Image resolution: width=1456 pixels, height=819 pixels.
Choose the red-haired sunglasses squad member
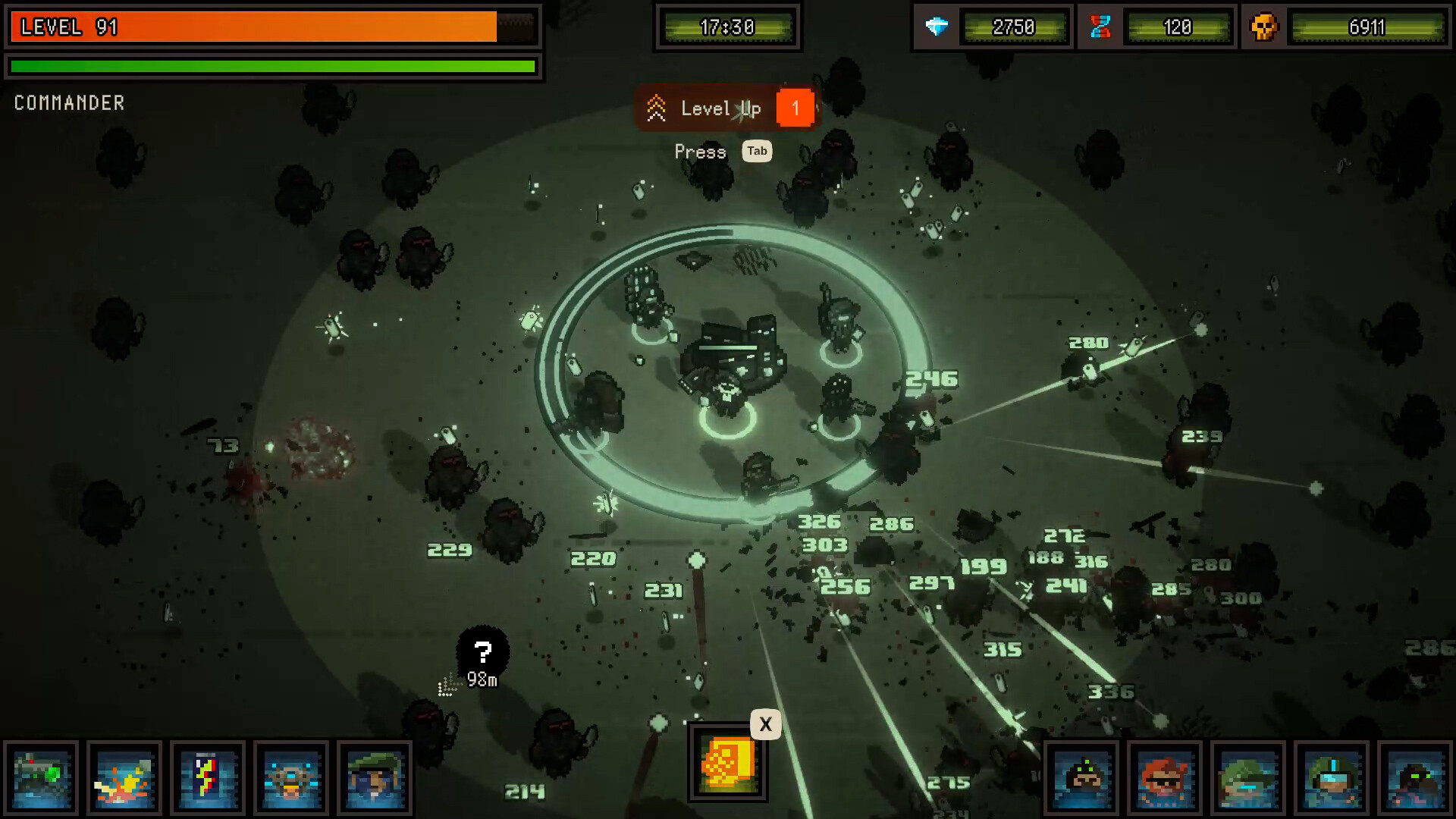[1165, 778]
